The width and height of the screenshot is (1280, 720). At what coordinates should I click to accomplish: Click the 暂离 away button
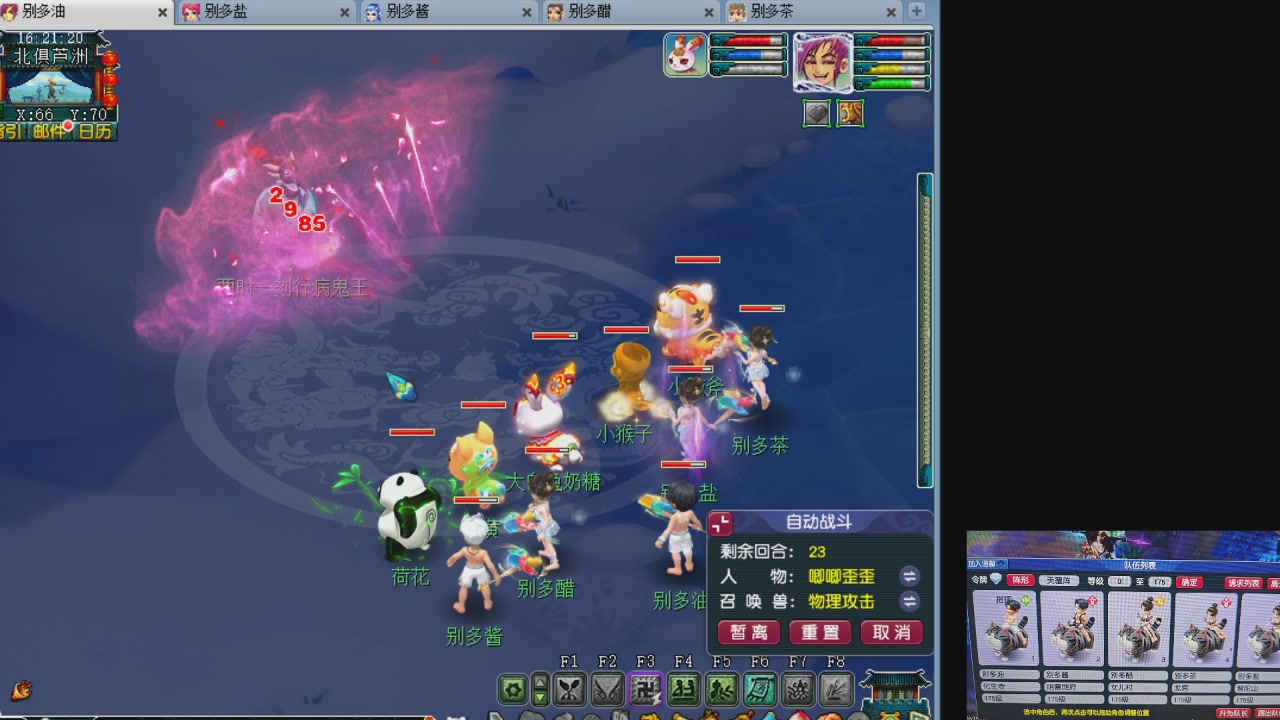(x=749, y=632)
